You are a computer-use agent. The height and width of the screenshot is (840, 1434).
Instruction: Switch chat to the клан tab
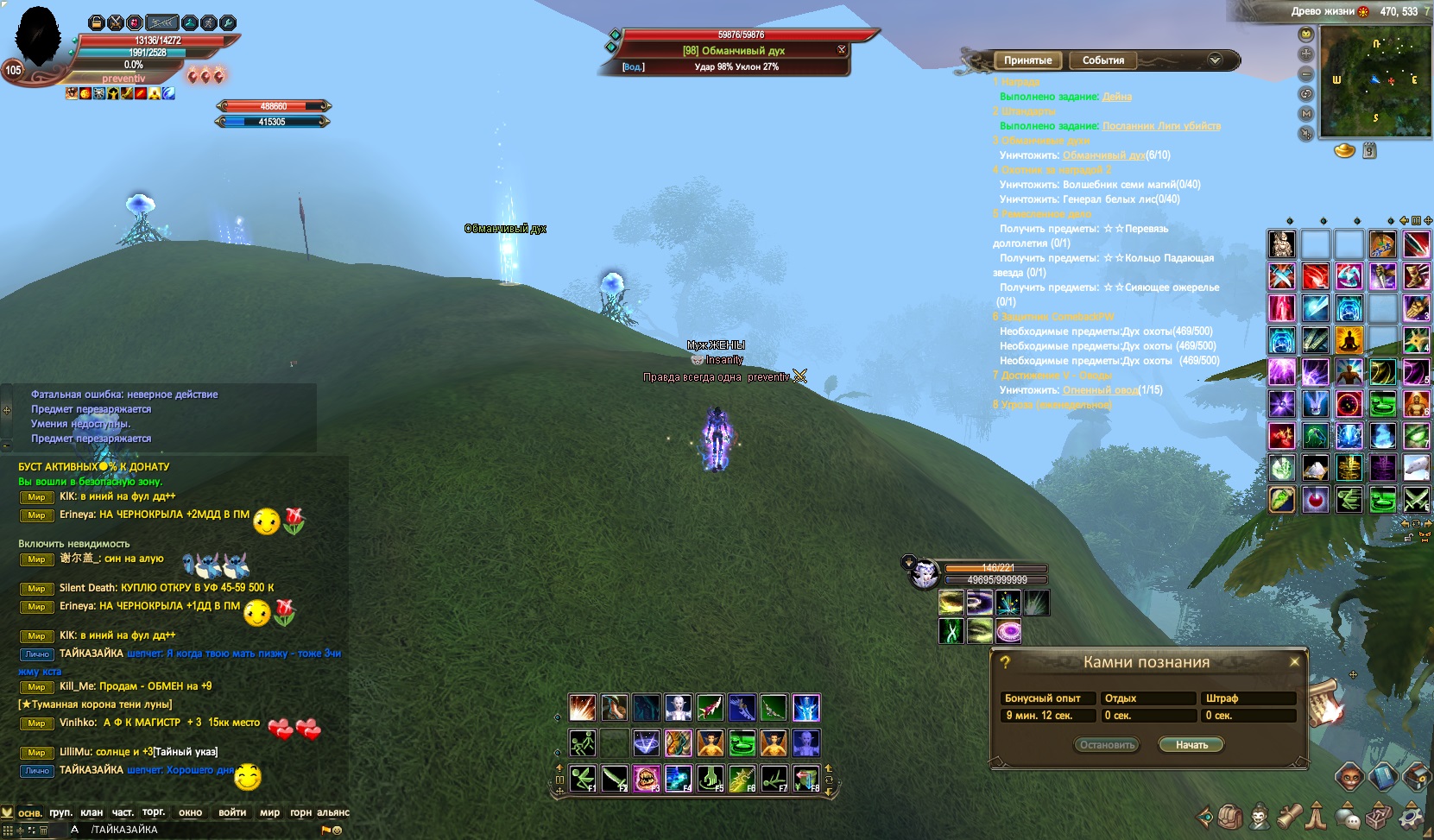tap(92, 812)
